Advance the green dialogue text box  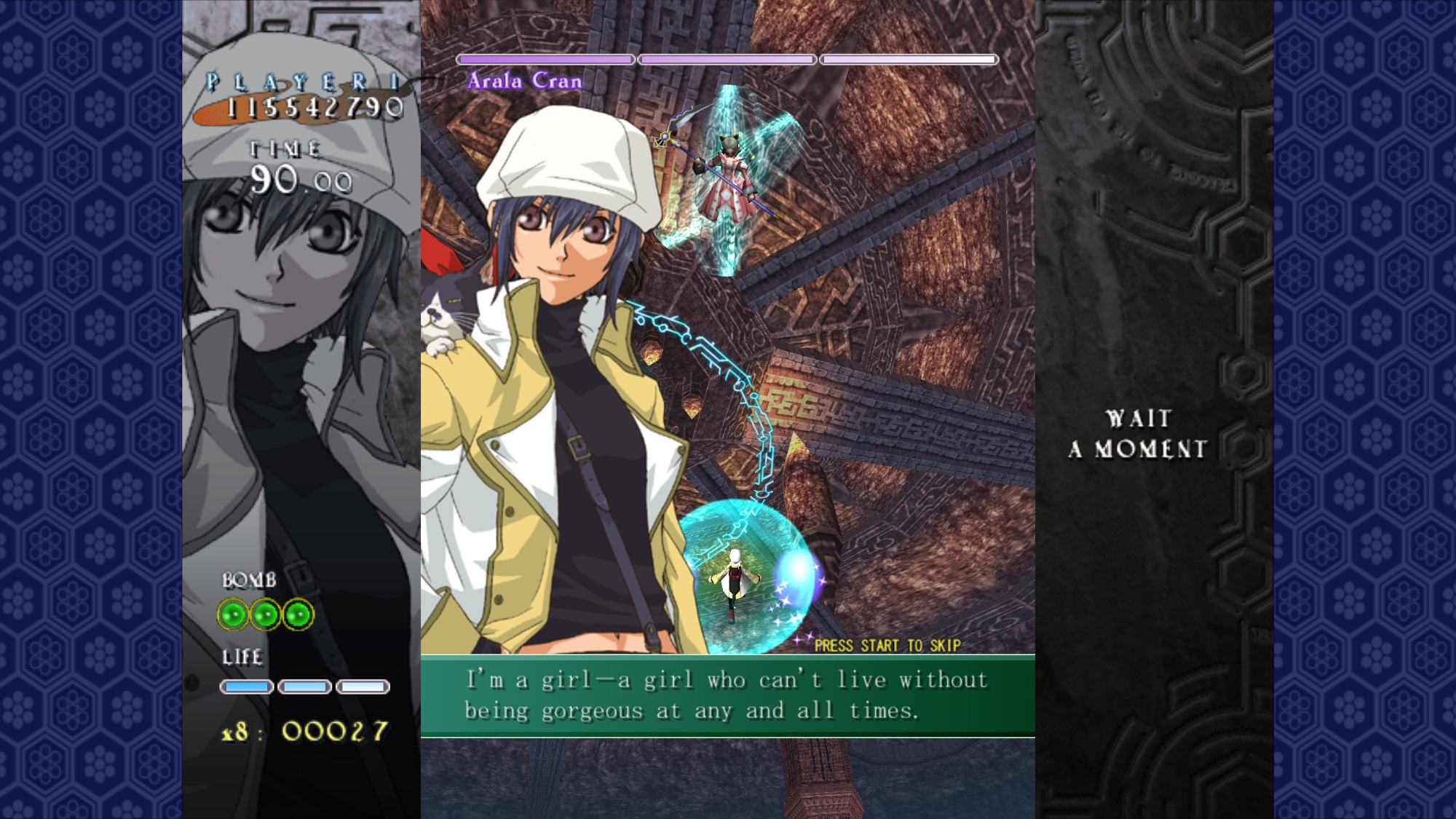coord(727,695)
